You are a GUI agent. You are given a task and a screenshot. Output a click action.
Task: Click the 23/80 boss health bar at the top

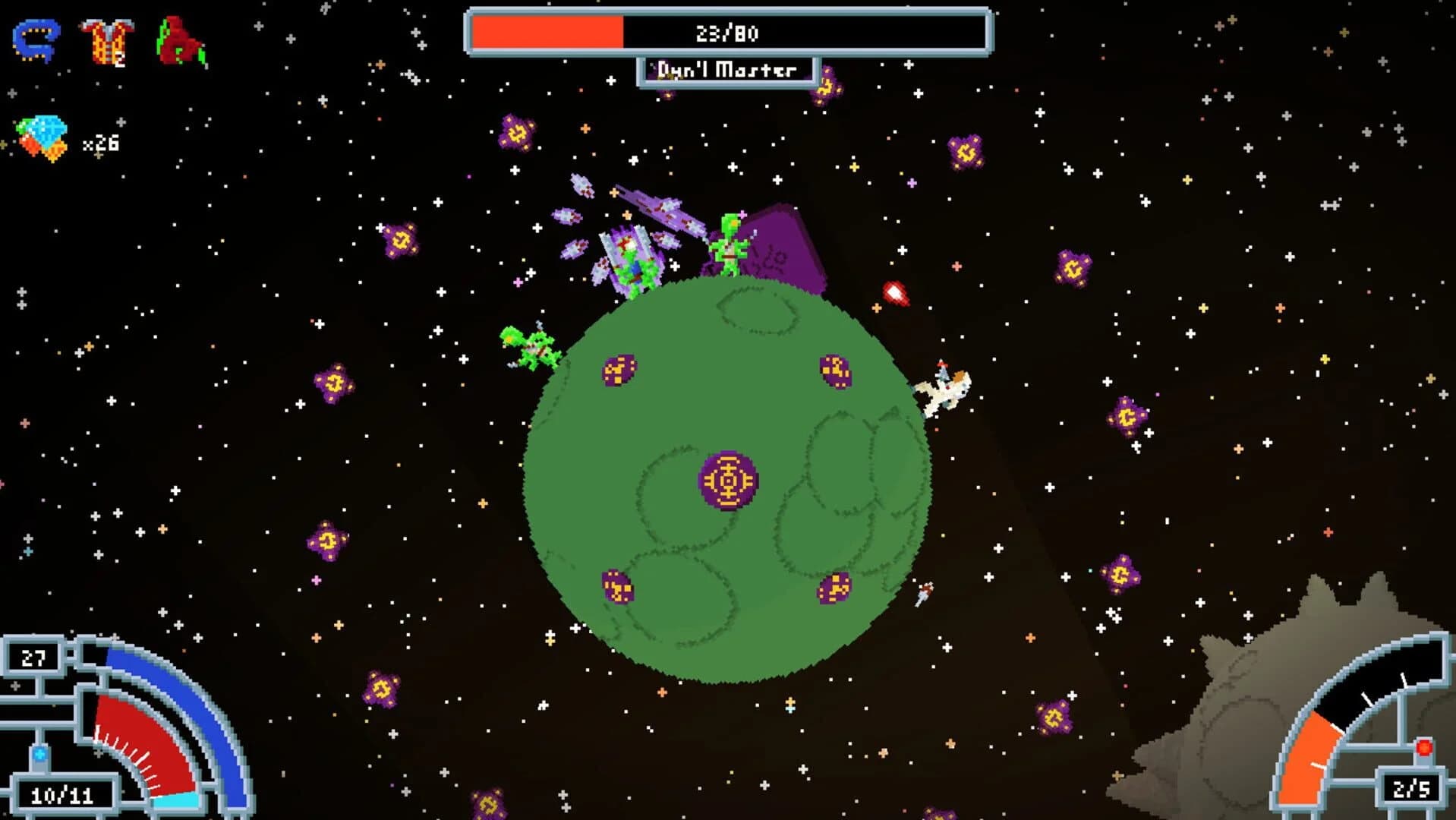click(x=727, y=31)
